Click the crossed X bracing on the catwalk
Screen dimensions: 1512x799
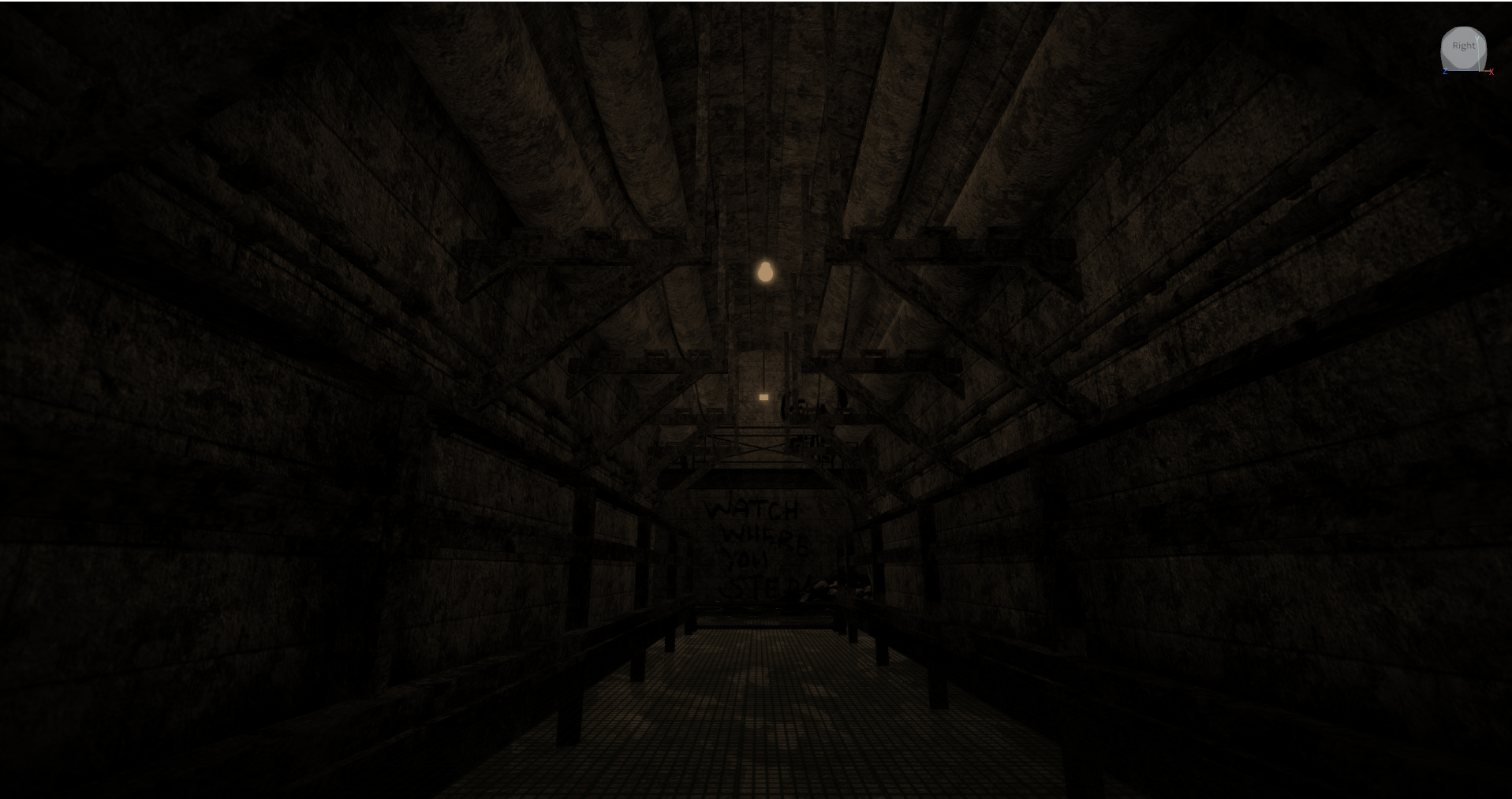coord(763,448)
